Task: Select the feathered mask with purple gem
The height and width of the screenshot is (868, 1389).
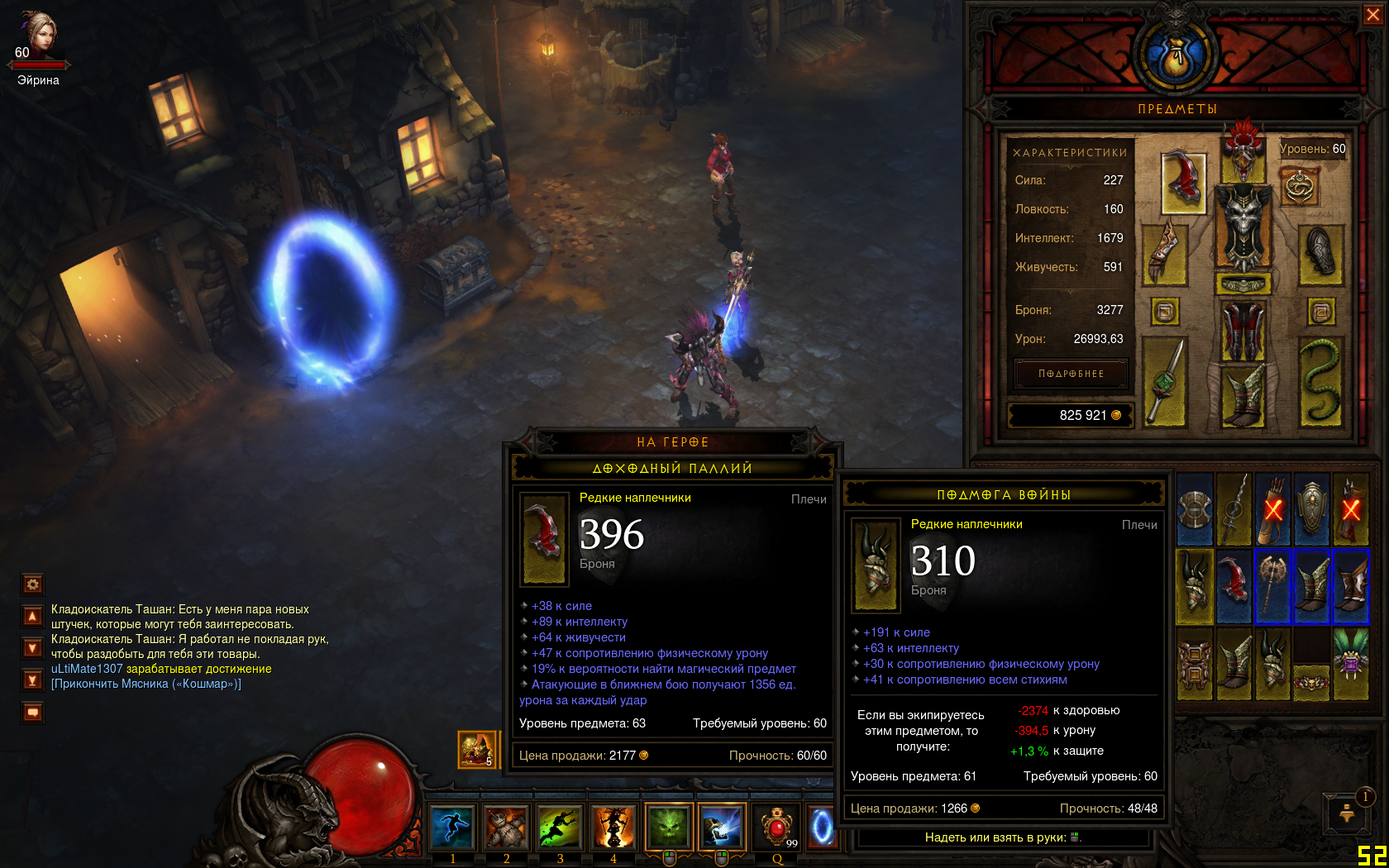Action: point(1351,663)
